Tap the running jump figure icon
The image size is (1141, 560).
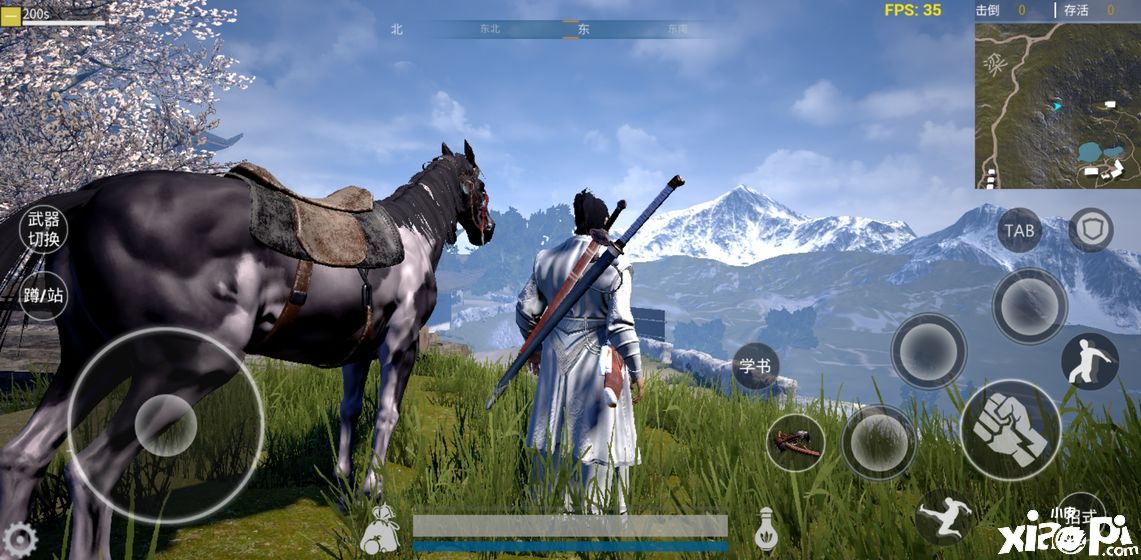pos(943,517)
